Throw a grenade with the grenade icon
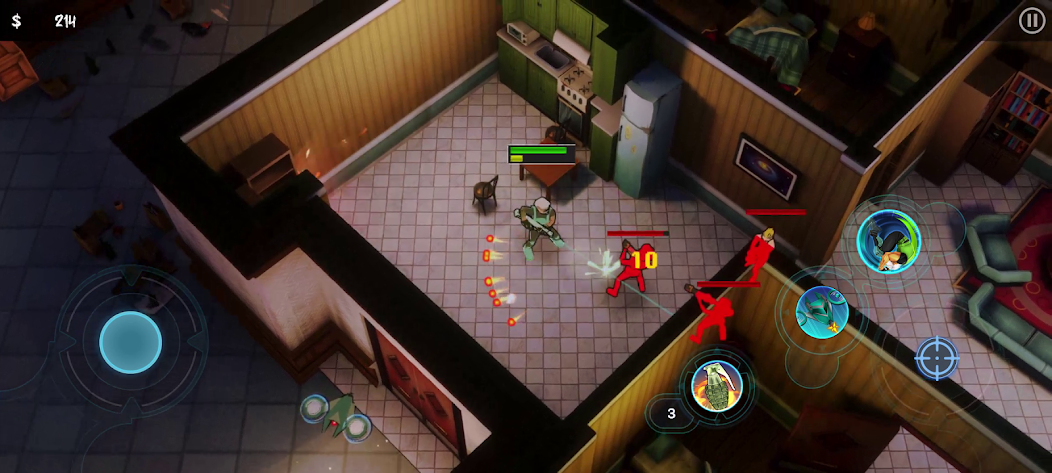 pyautogui.click(x=717, y=385)
